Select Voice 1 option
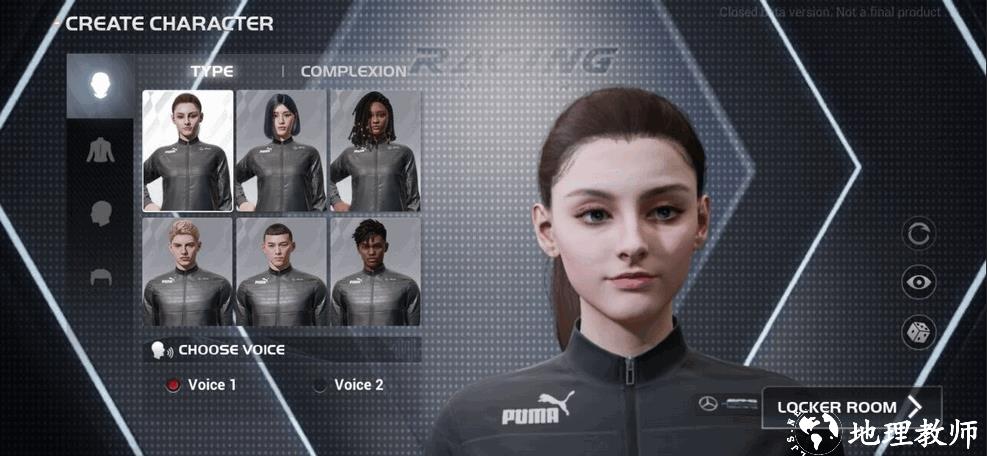987x456 pixels. click(x=174, y=385)
